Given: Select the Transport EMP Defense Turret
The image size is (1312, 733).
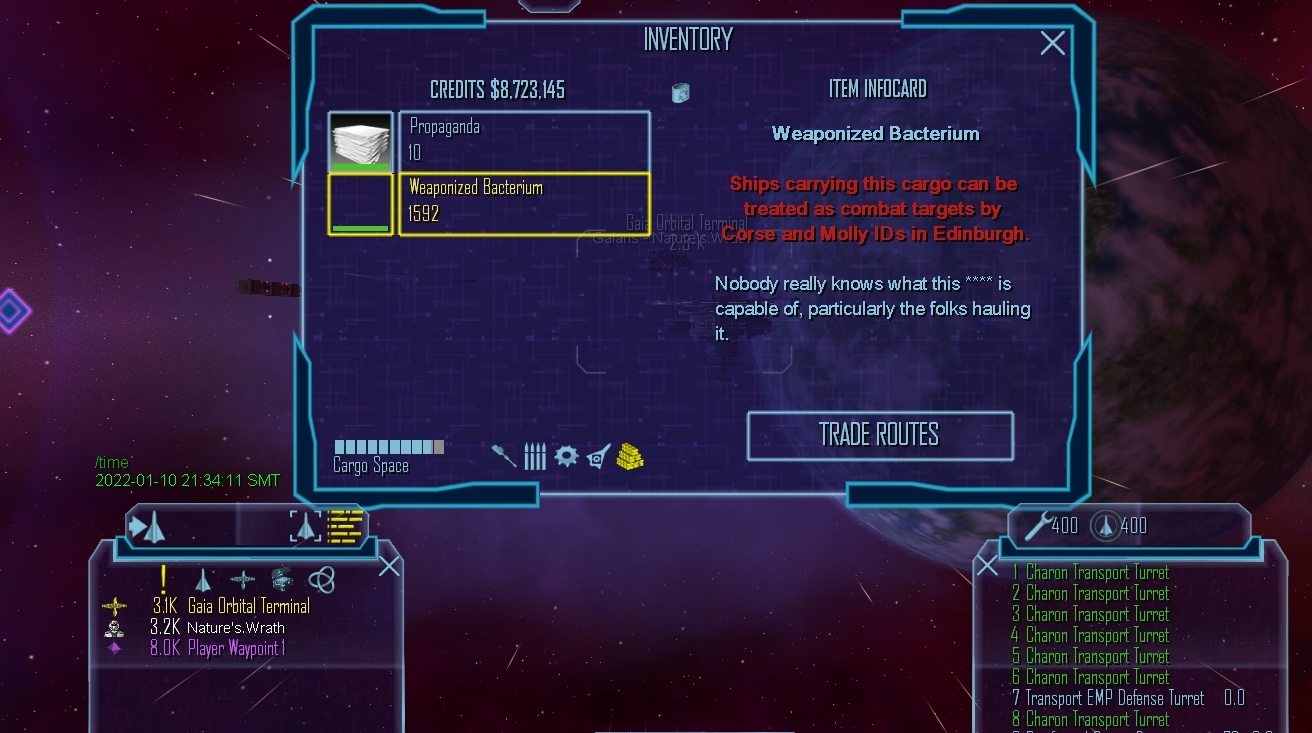Looking at the screenshot, I should point(1114,698).
